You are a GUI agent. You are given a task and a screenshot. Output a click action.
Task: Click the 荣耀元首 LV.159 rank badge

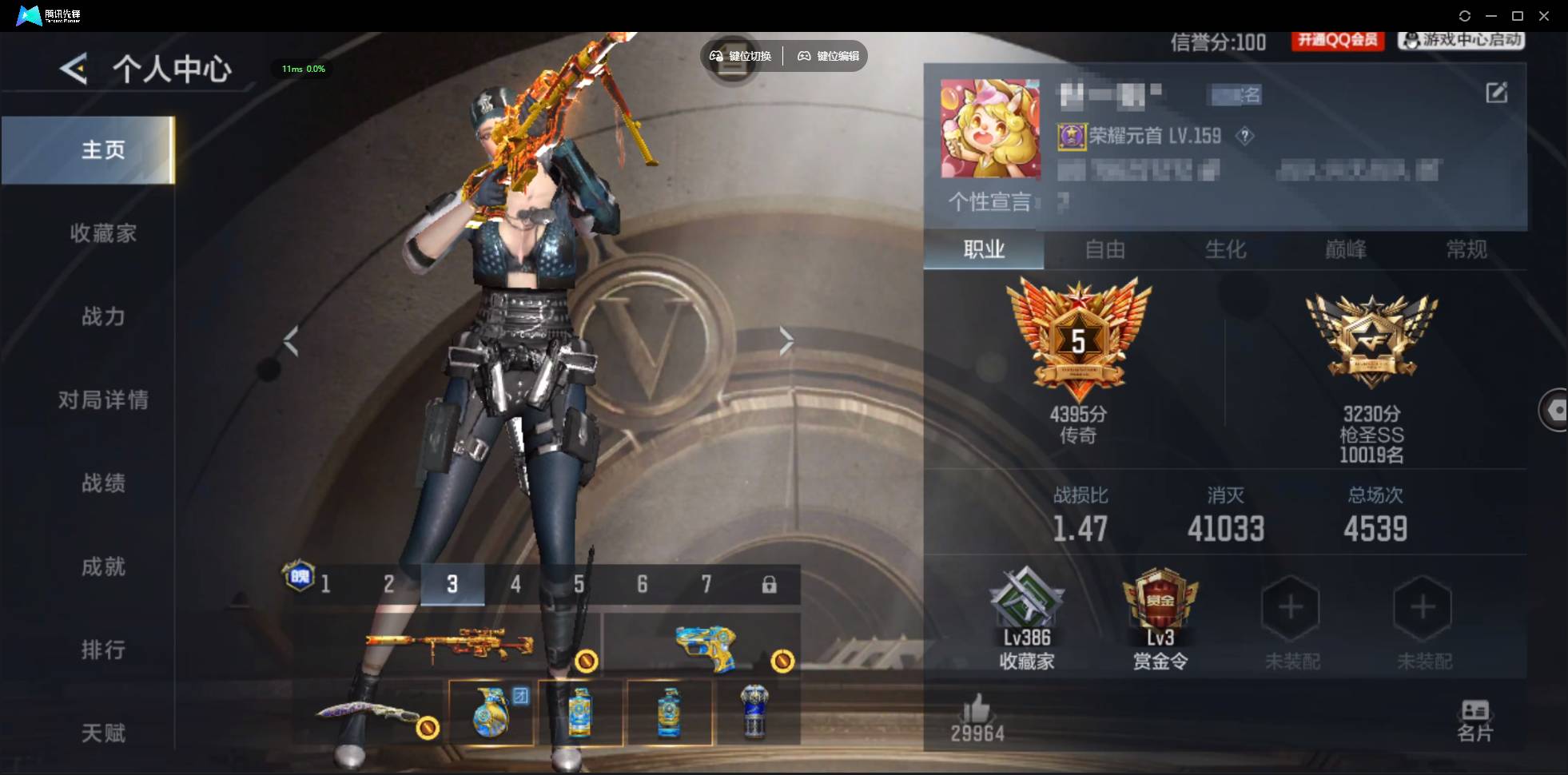[1139, 136]
